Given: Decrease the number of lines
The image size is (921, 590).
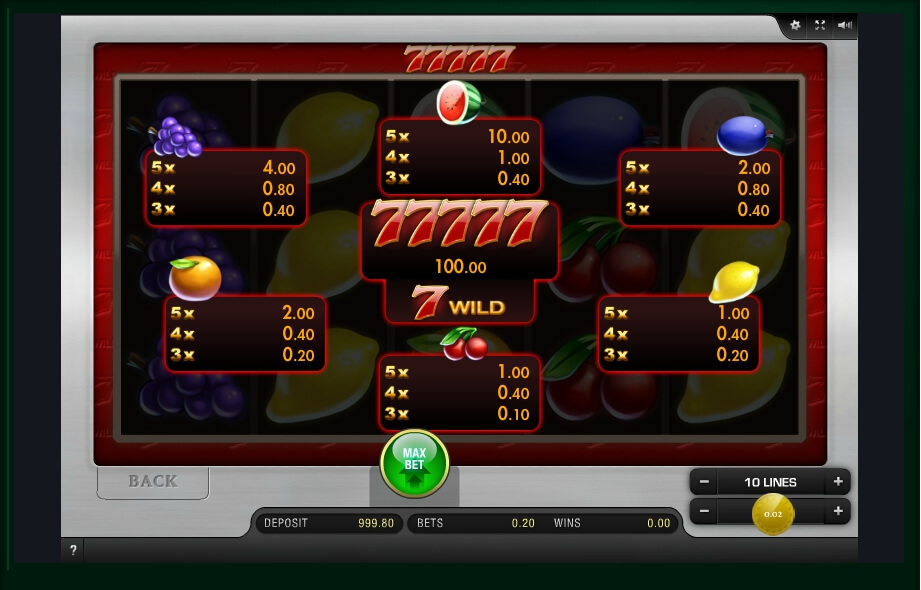Looking at the screenshot, I should 704,482.
